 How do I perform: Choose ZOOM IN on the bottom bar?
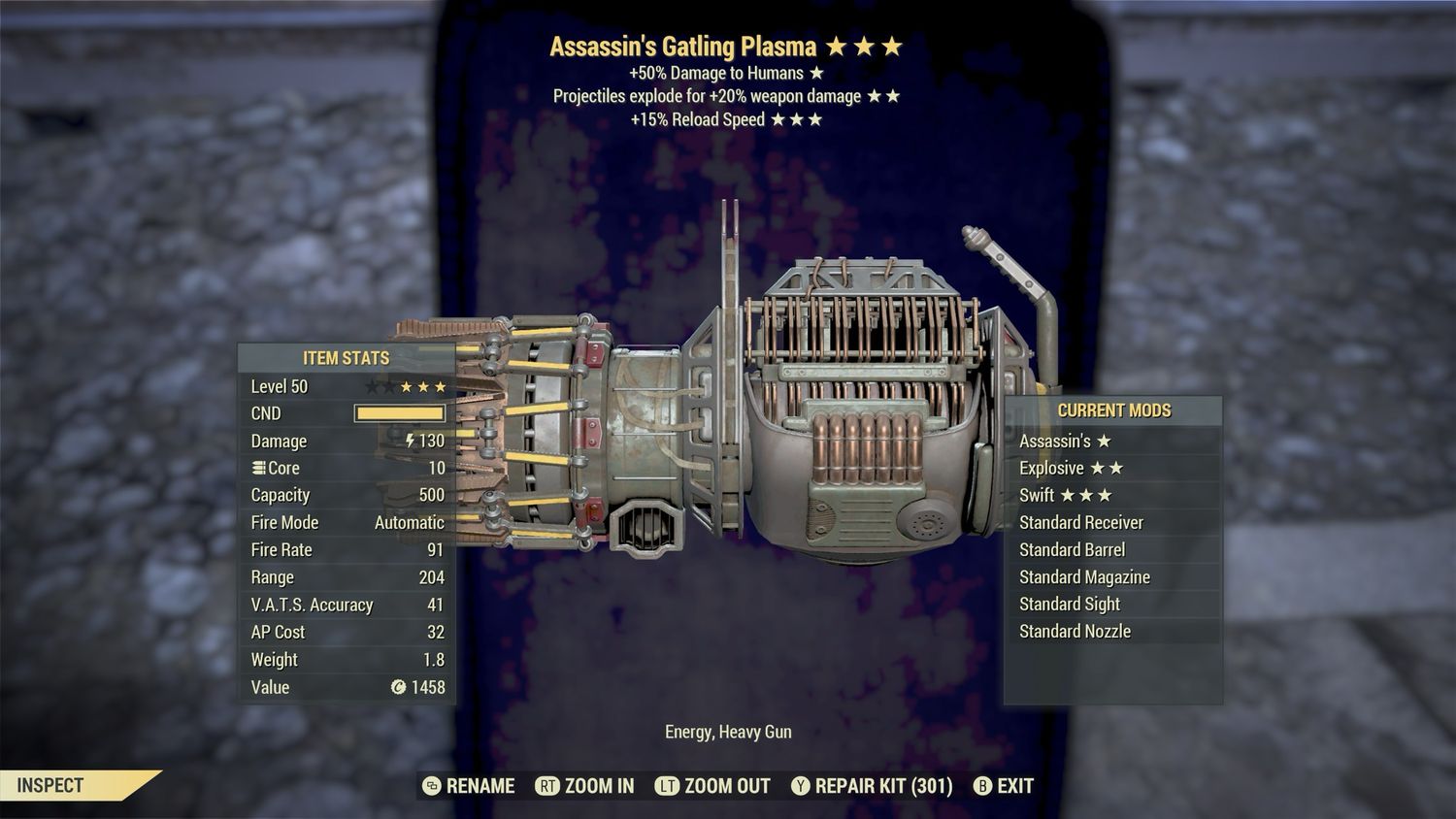point(585,786)
